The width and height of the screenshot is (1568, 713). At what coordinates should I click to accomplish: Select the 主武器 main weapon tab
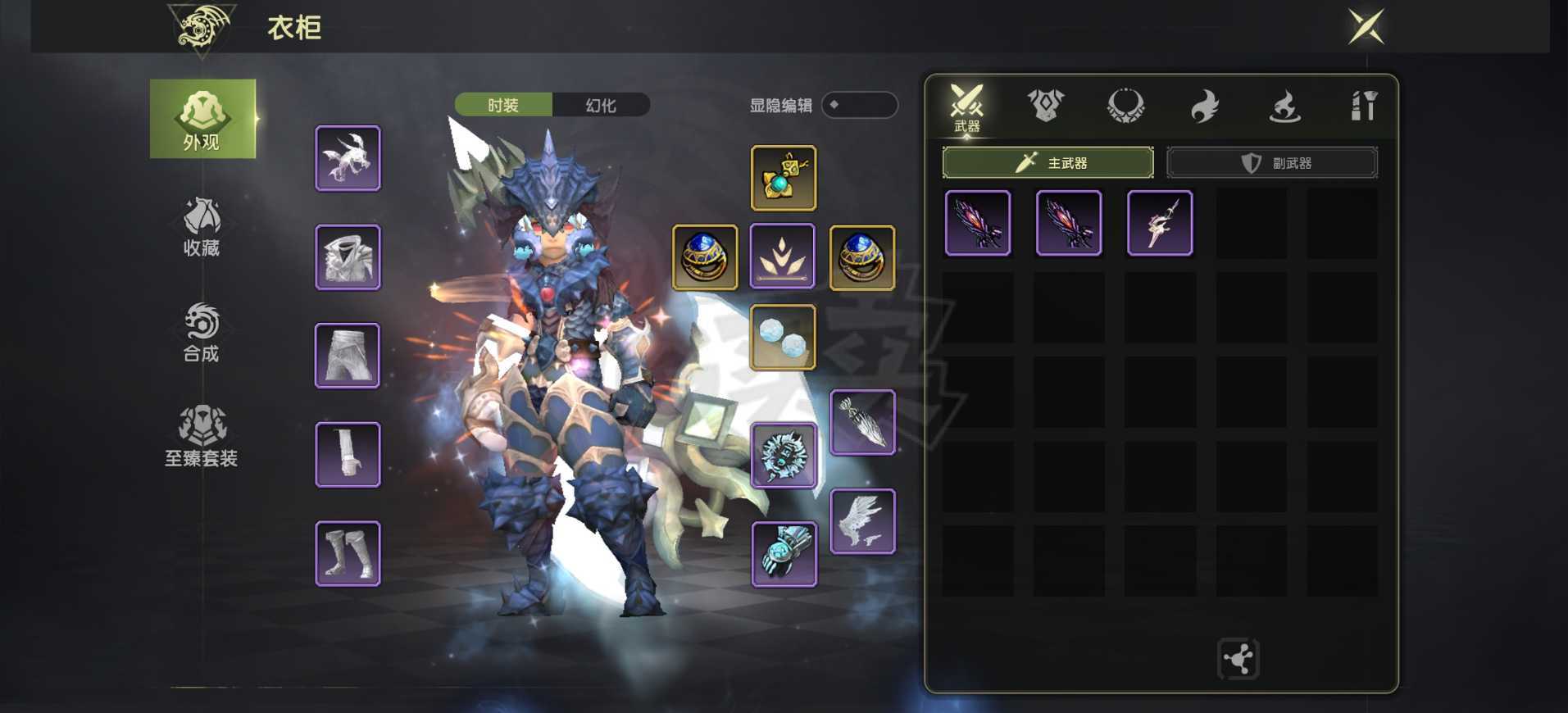[1048, 162]
